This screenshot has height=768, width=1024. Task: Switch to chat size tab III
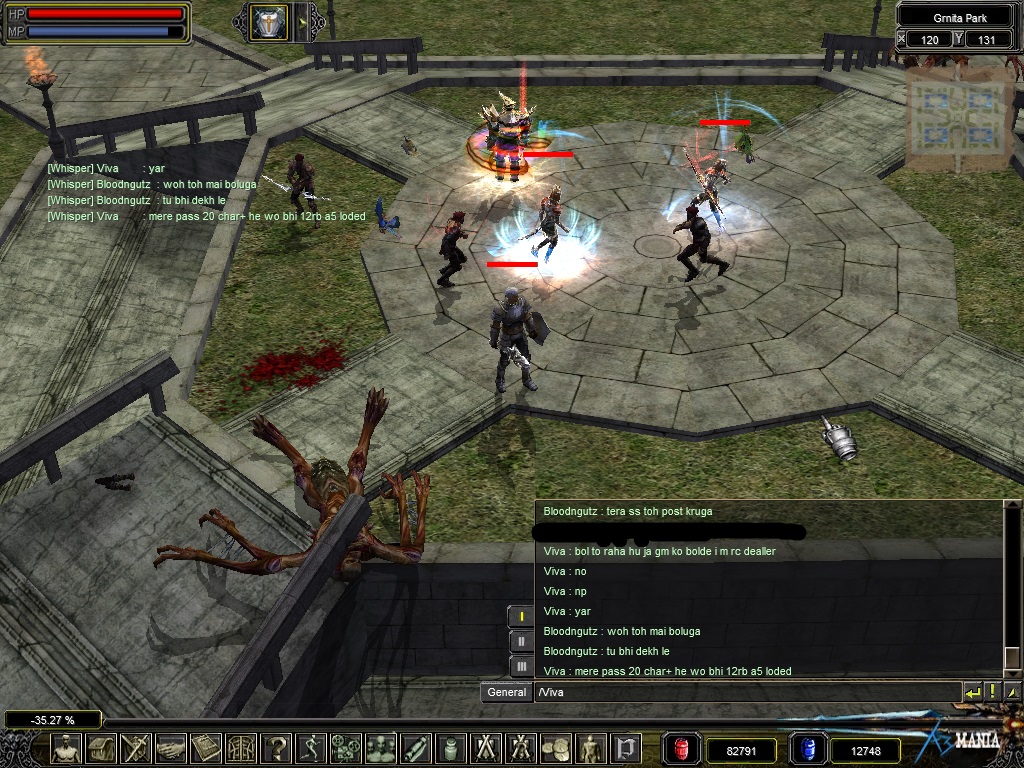pyautogui.click(x=521, y=665)
